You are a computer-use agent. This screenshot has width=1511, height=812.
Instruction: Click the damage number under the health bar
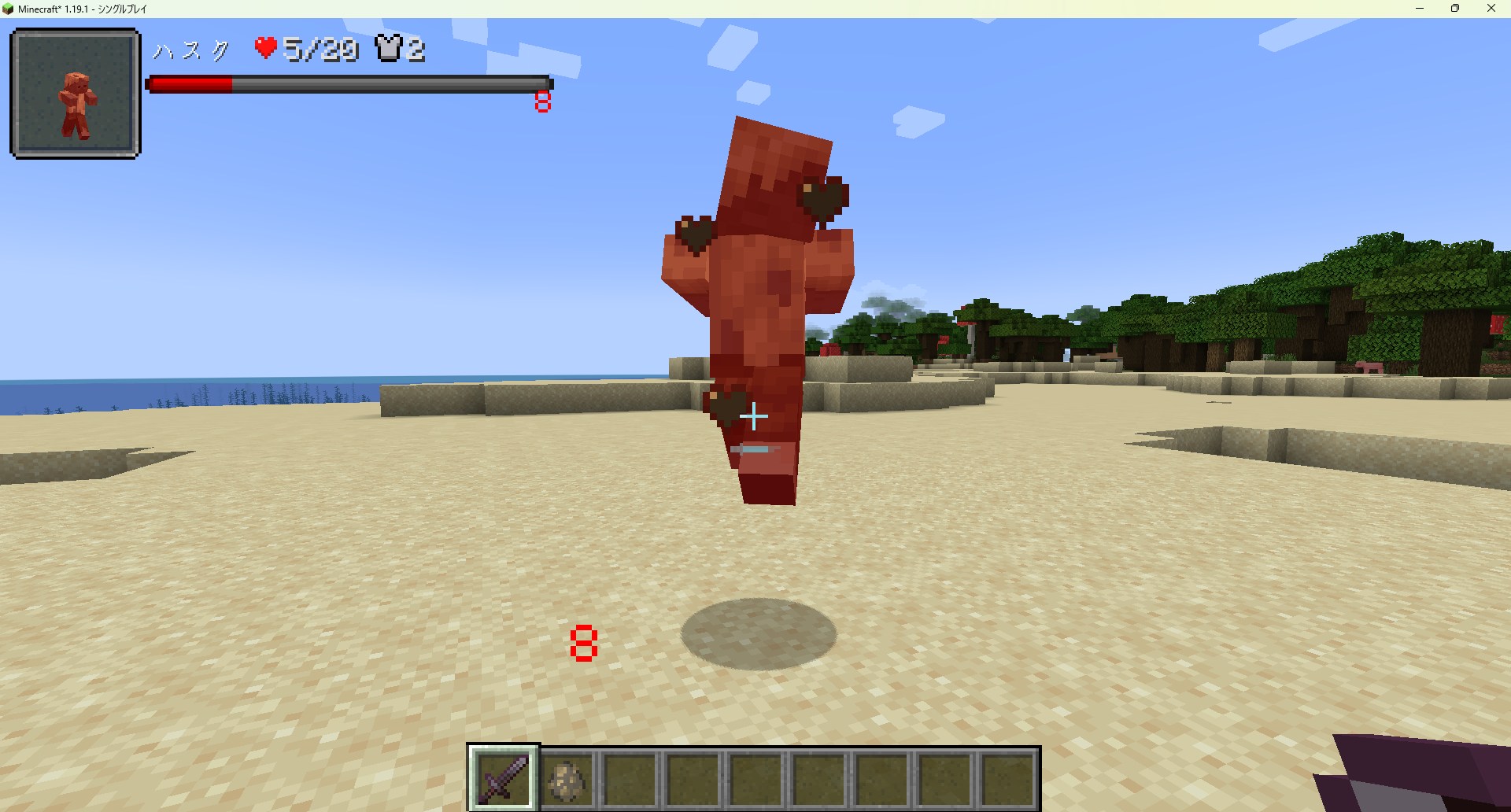[x=542, y=101]
